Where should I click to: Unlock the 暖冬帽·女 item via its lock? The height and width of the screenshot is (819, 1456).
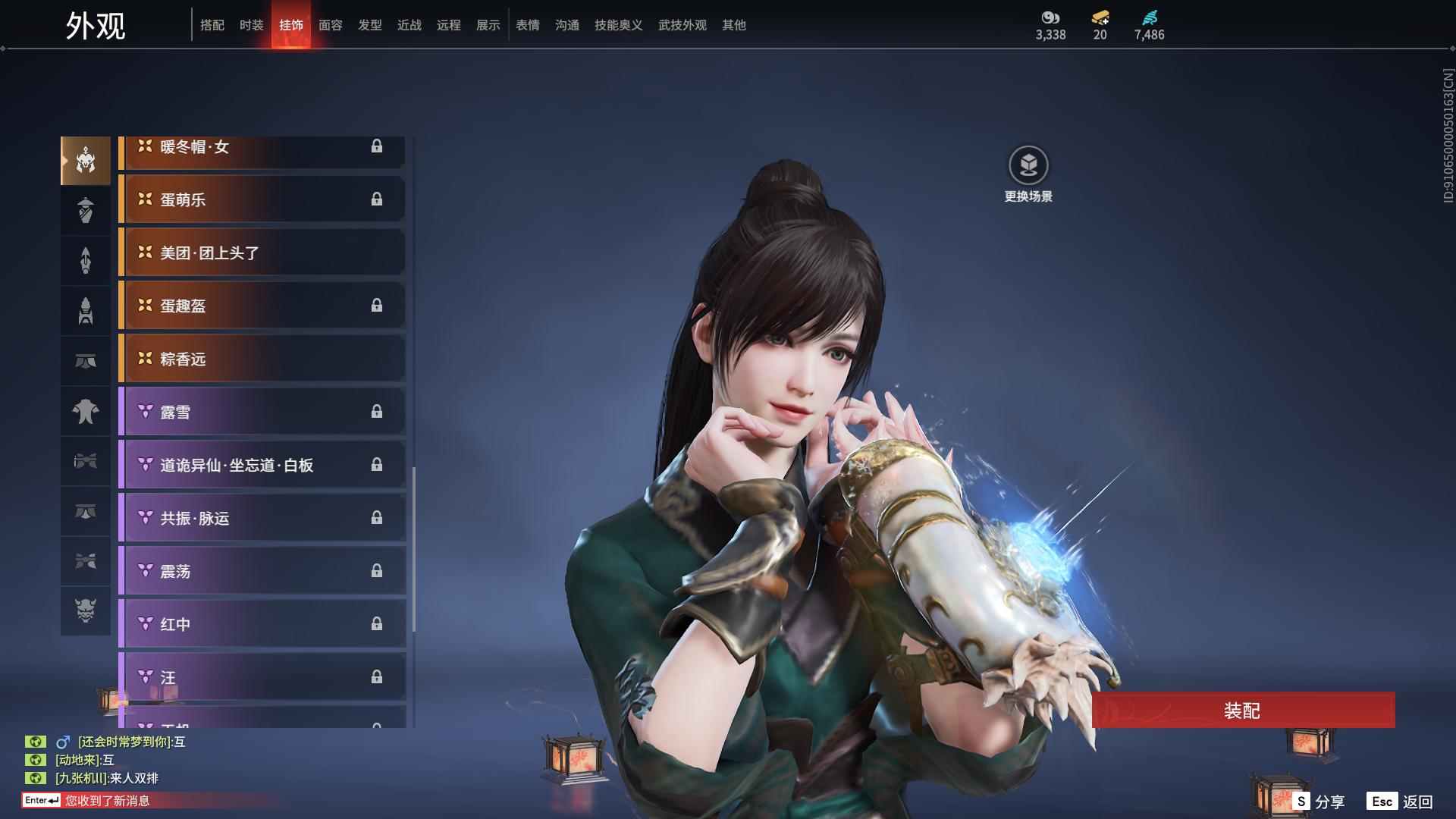pyautogui.click(x=378, y=146)
